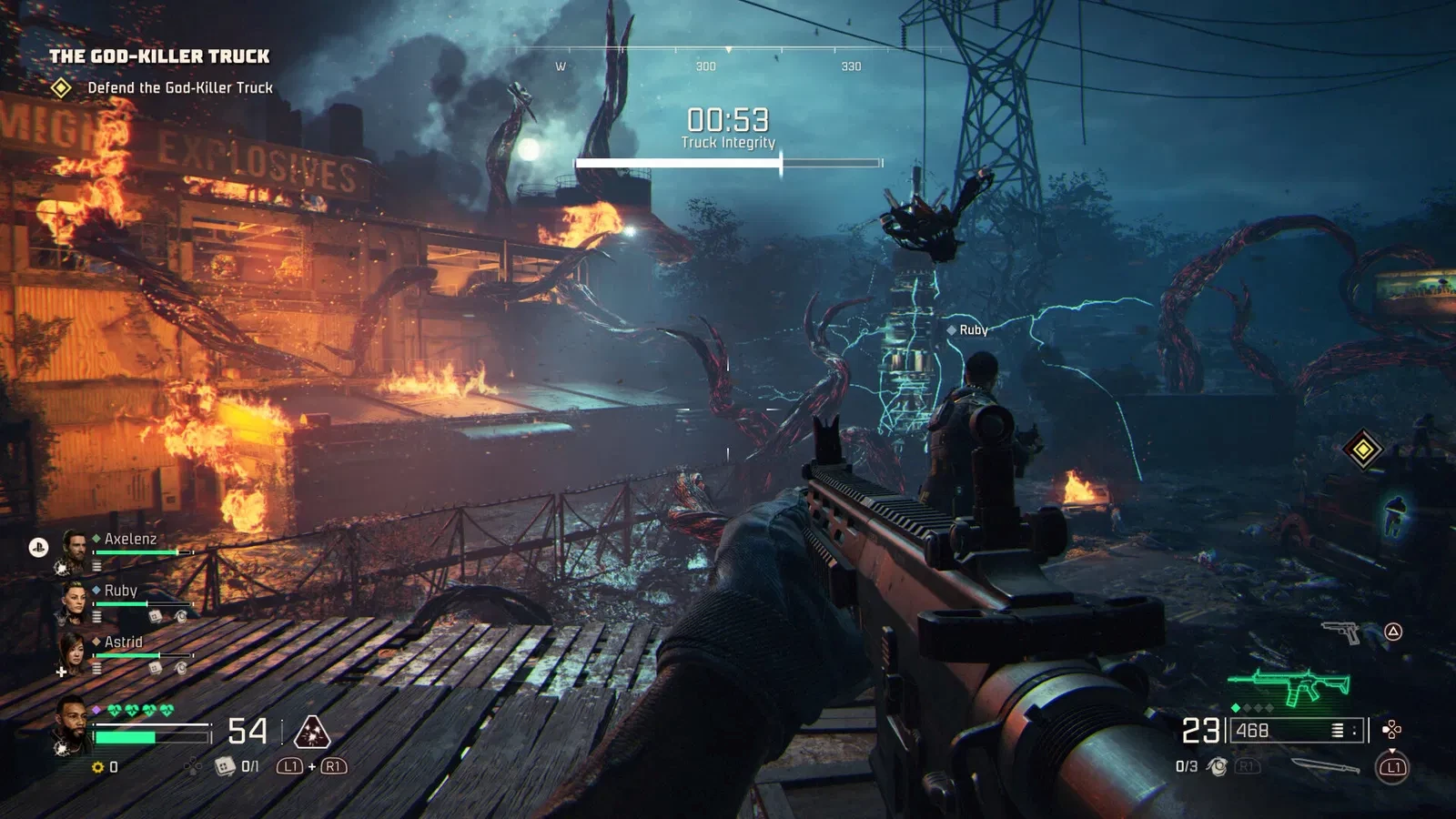Select the green assault rifle icon
This screenshot has width=1456, height=819.
[1289, 687]
